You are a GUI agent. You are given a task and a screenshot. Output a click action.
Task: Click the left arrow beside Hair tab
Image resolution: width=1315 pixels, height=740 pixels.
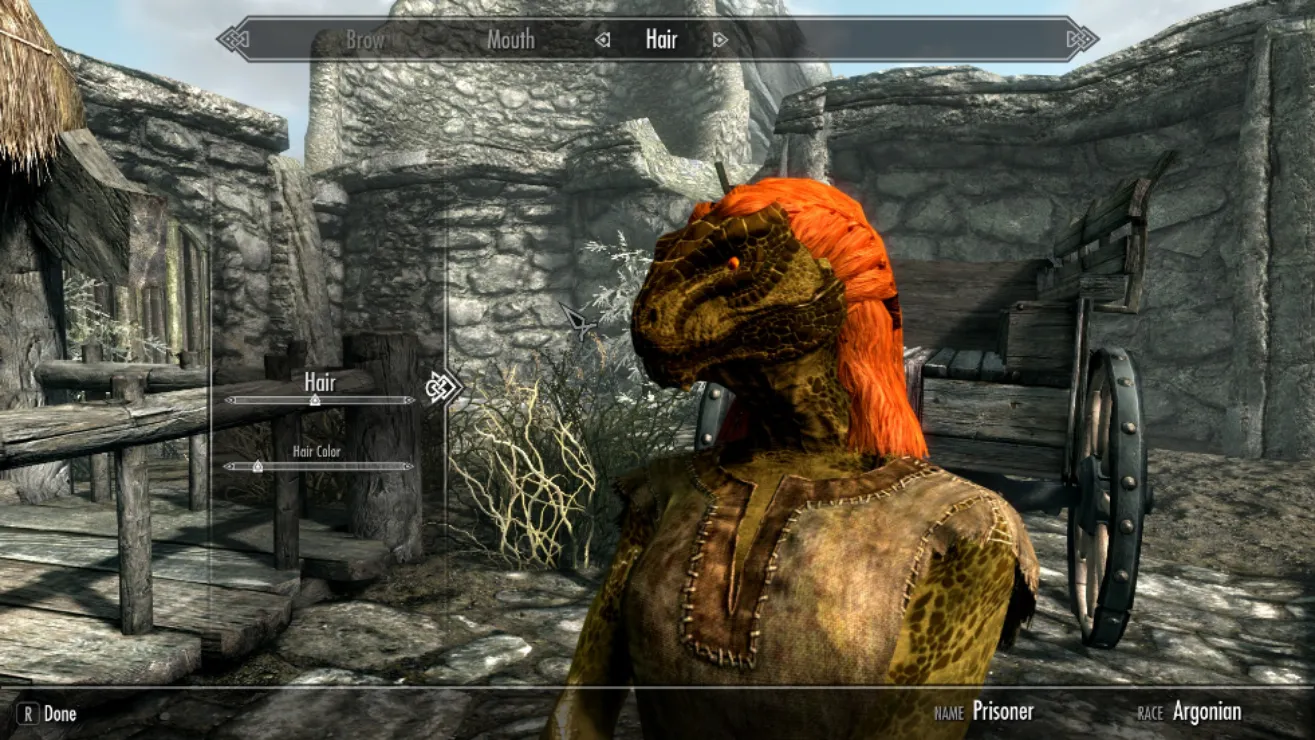pyautogui.click(x=602, y=40)
